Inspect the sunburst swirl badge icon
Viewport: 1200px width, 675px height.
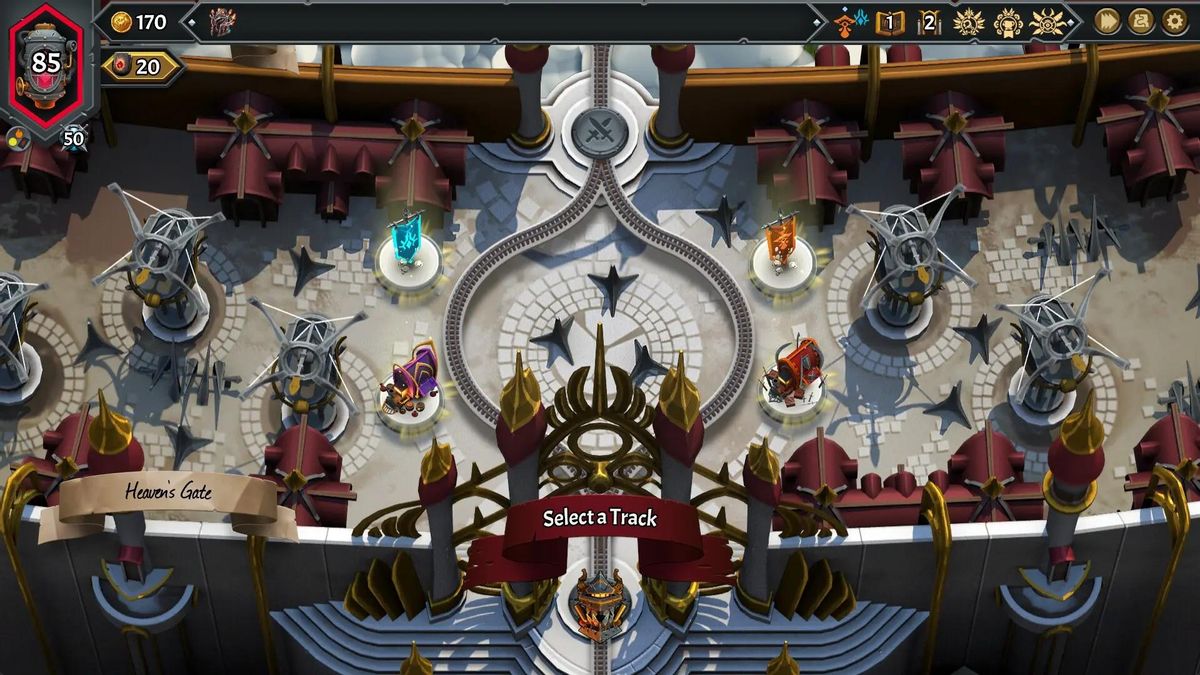pos(968,22)
